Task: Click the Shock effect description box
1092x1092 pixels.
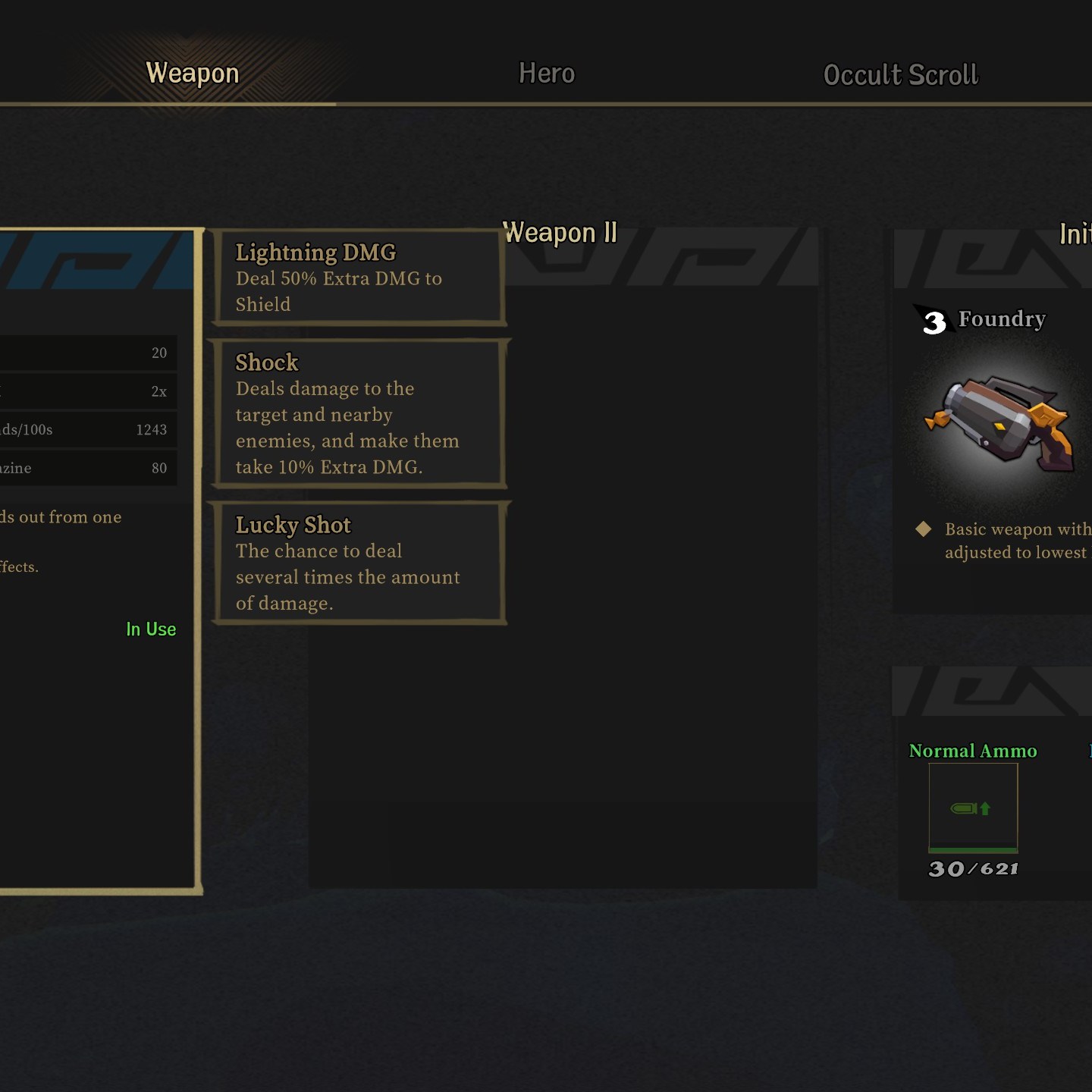Action: coord(359,414)
